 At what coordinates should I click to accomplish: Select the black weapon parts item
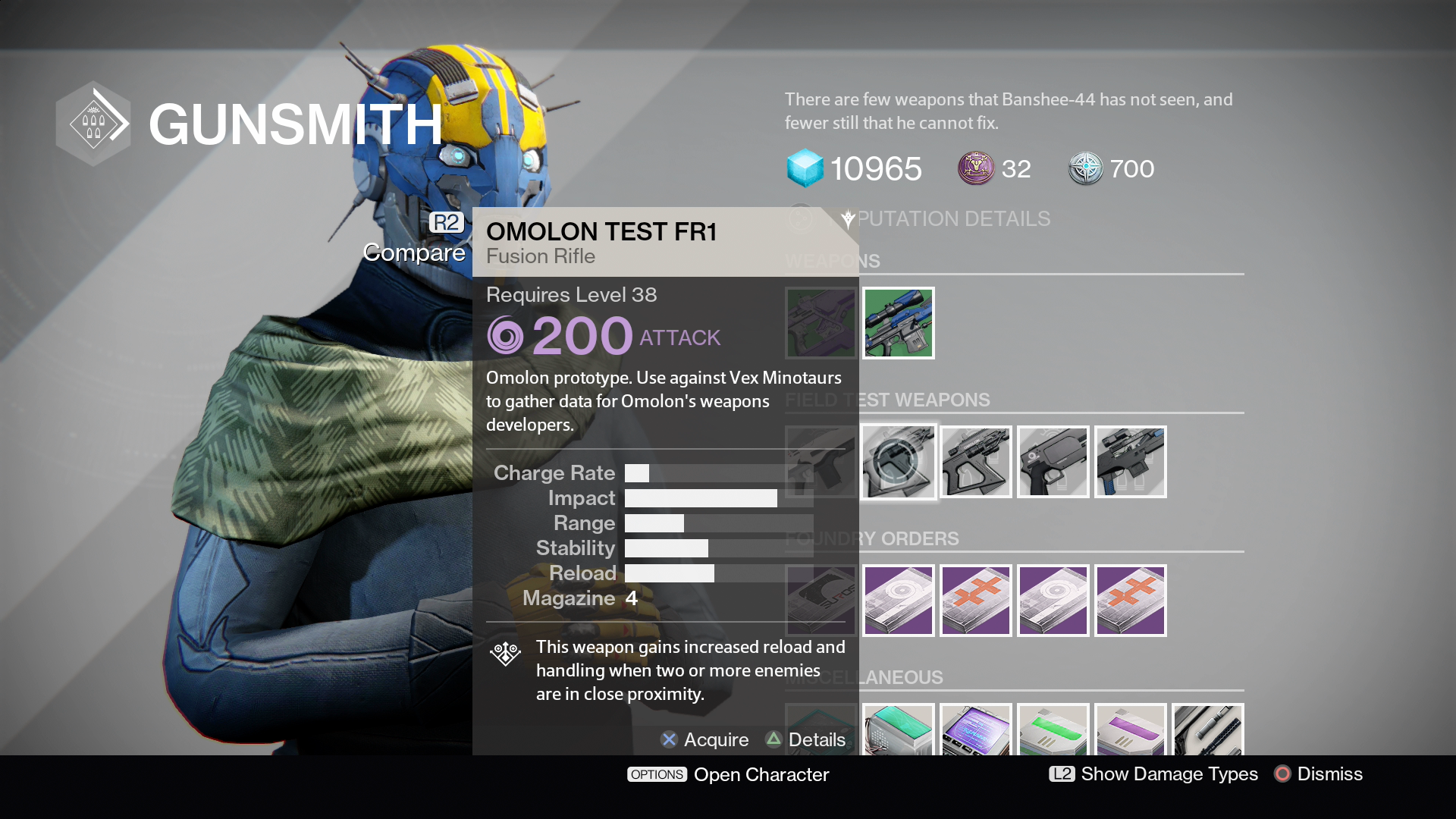1208,730
